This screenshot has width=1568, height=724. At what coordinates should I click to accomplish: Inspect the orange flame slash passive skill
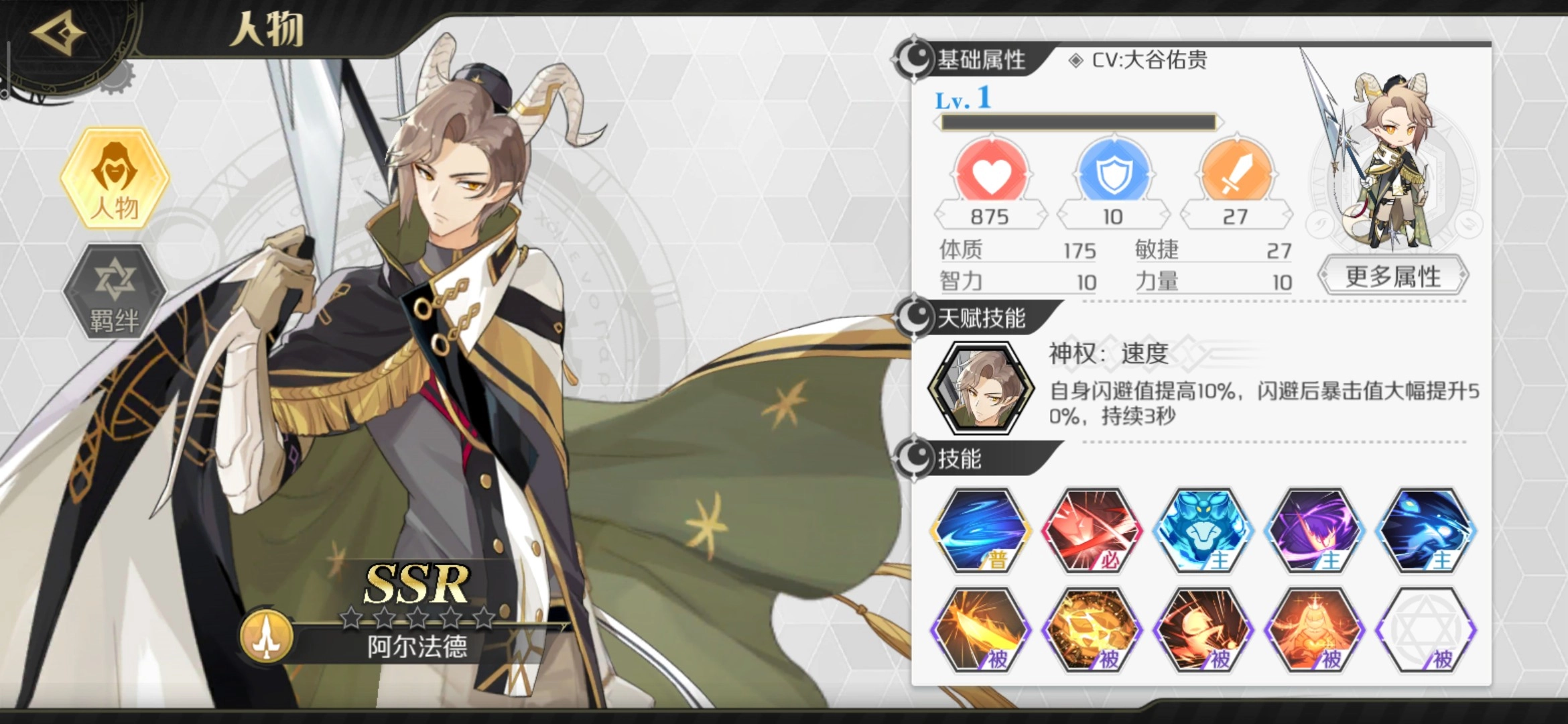tap(980, 630)
